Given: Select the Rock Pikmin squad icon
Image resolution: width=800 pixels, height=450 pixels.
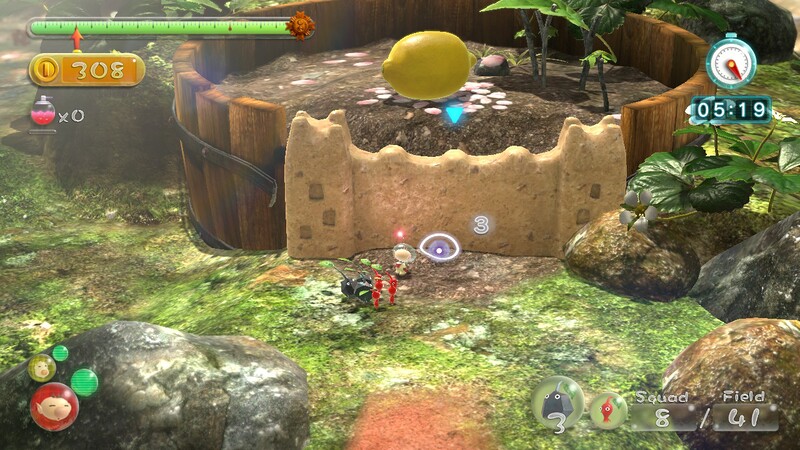Looking at the screenshot, I should pos(556,403).
